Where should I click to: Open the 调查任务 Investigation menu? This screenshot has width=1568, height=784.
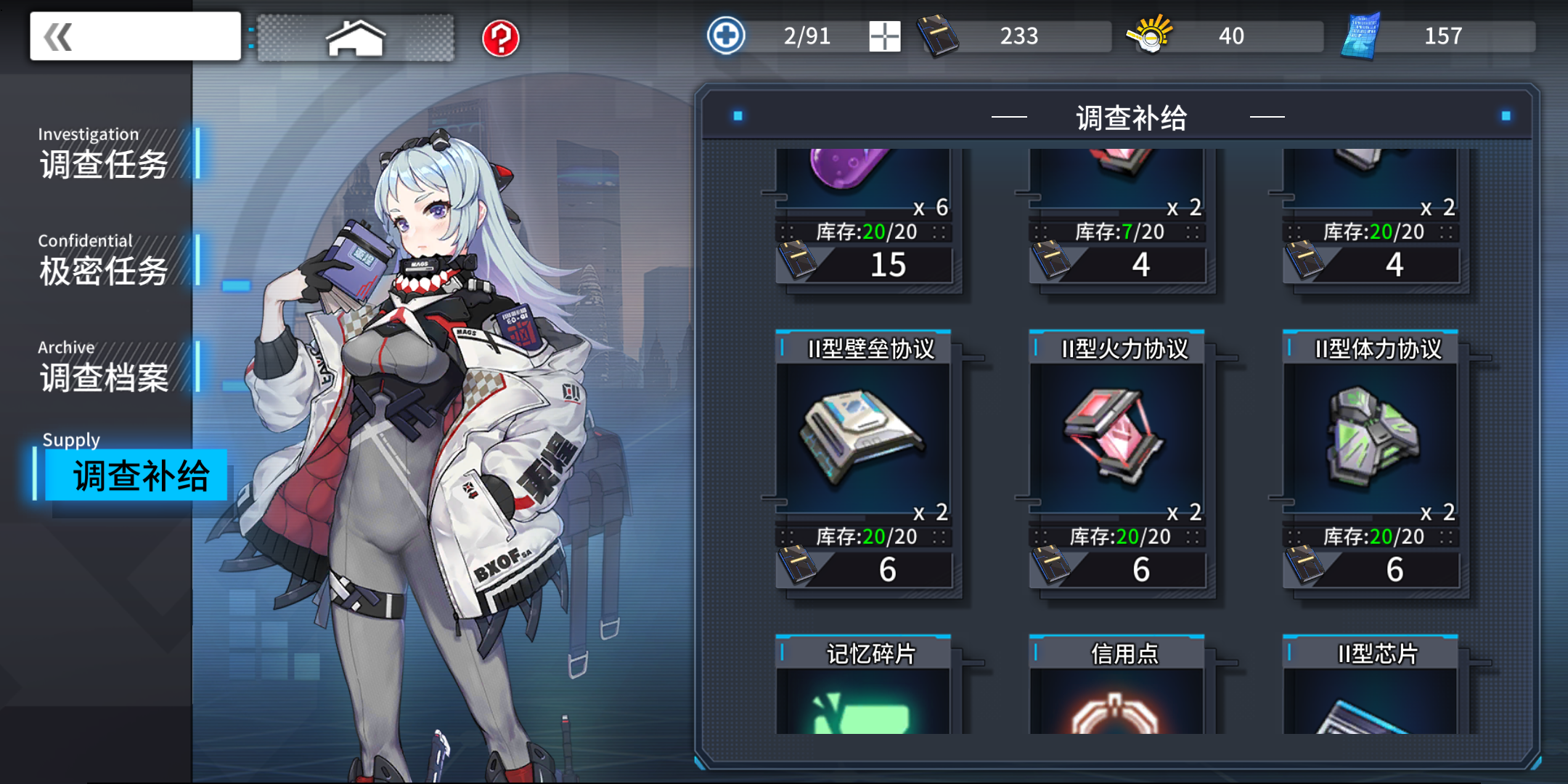[x=102, y=165]
